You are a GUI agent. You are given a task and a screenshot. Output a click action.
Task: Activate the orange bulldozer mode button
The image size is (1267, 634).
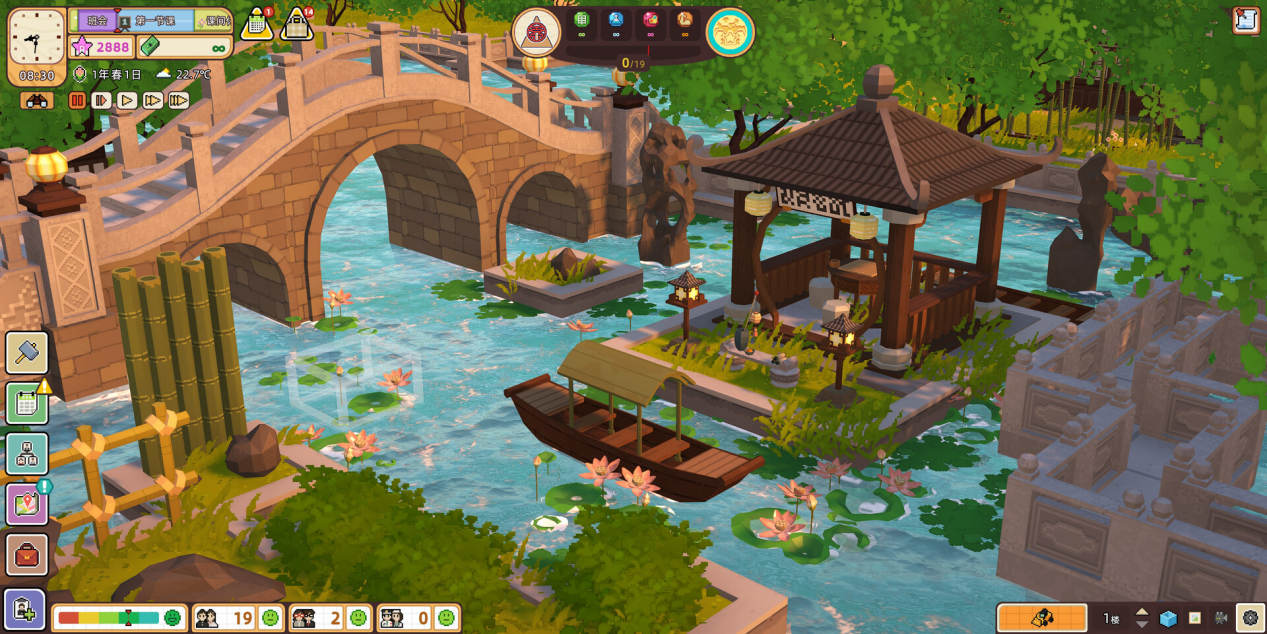coord(1041,618)
